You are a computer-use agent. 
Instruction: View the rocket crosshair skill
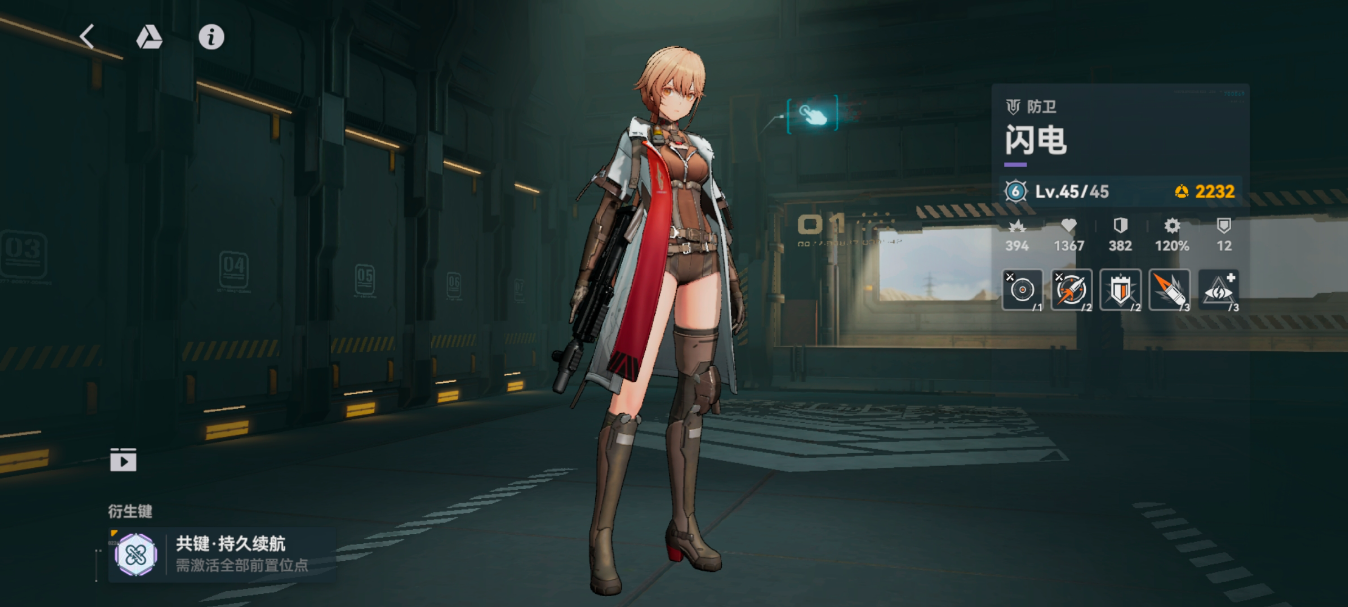[x=1071, y=290]
